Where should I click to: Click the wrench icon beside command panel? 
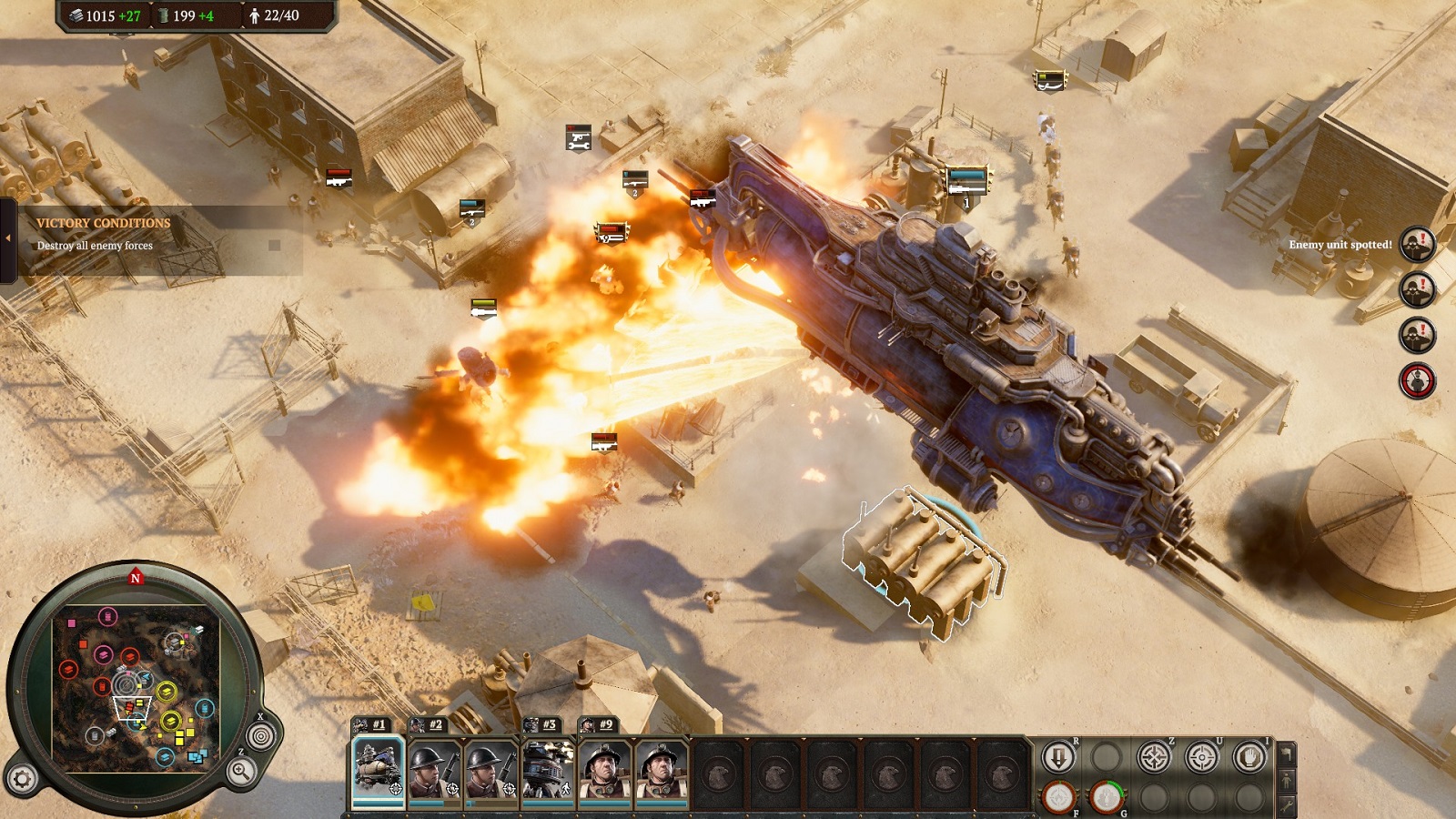point(1286,804)
